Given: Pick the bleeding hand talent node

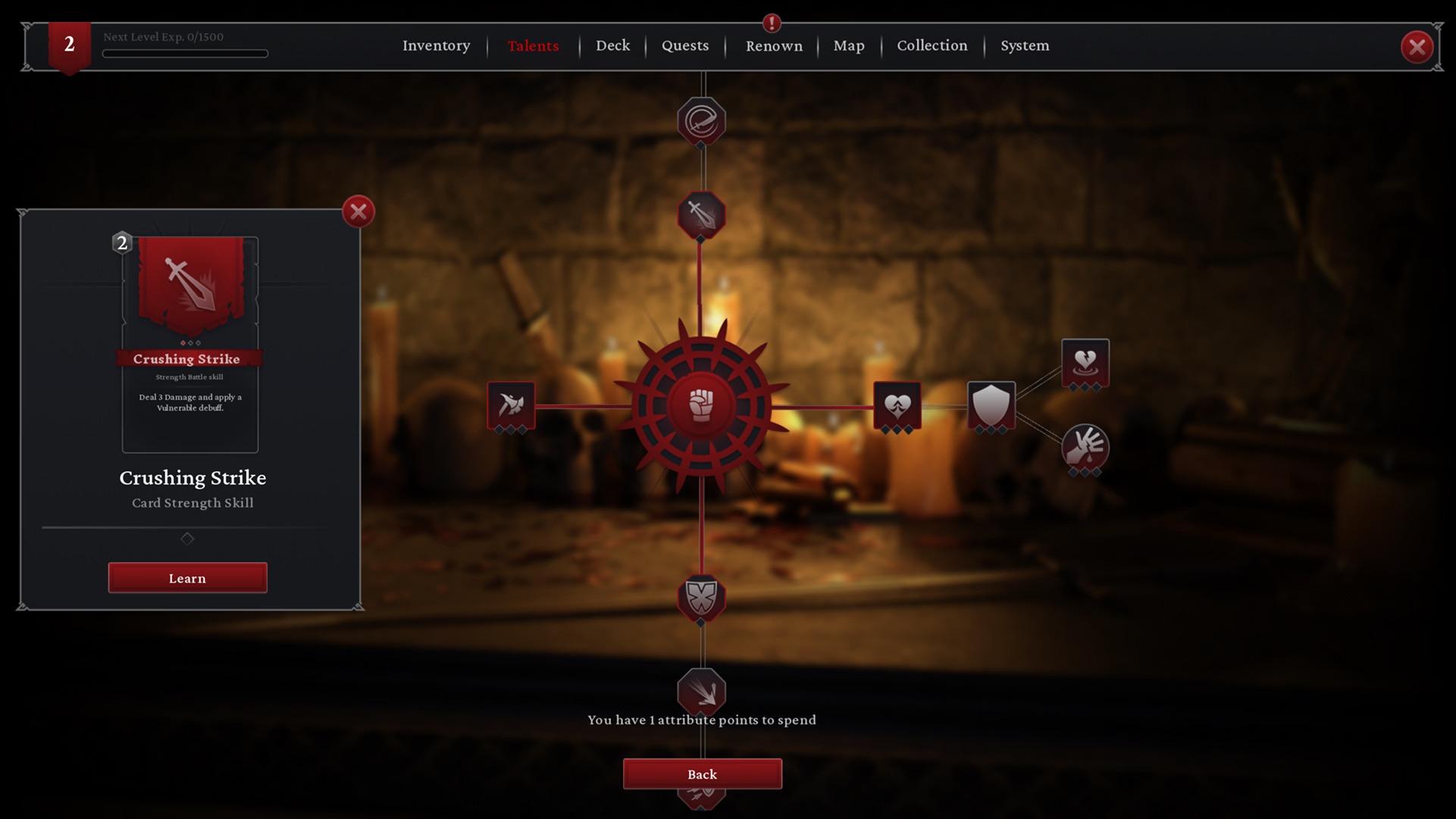Looking at the screenshot, I should (x=1085, y=447).
